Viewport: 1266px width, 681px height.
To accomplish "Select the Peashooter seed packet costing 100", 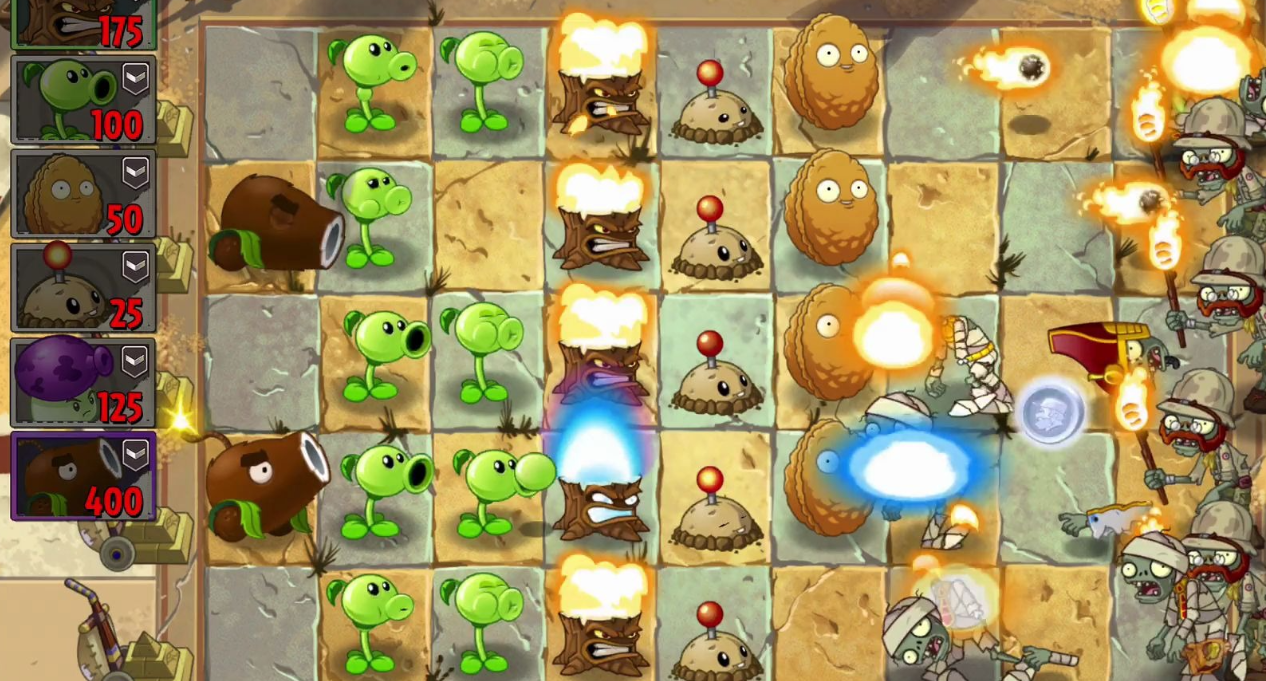I will click(83, 100).
